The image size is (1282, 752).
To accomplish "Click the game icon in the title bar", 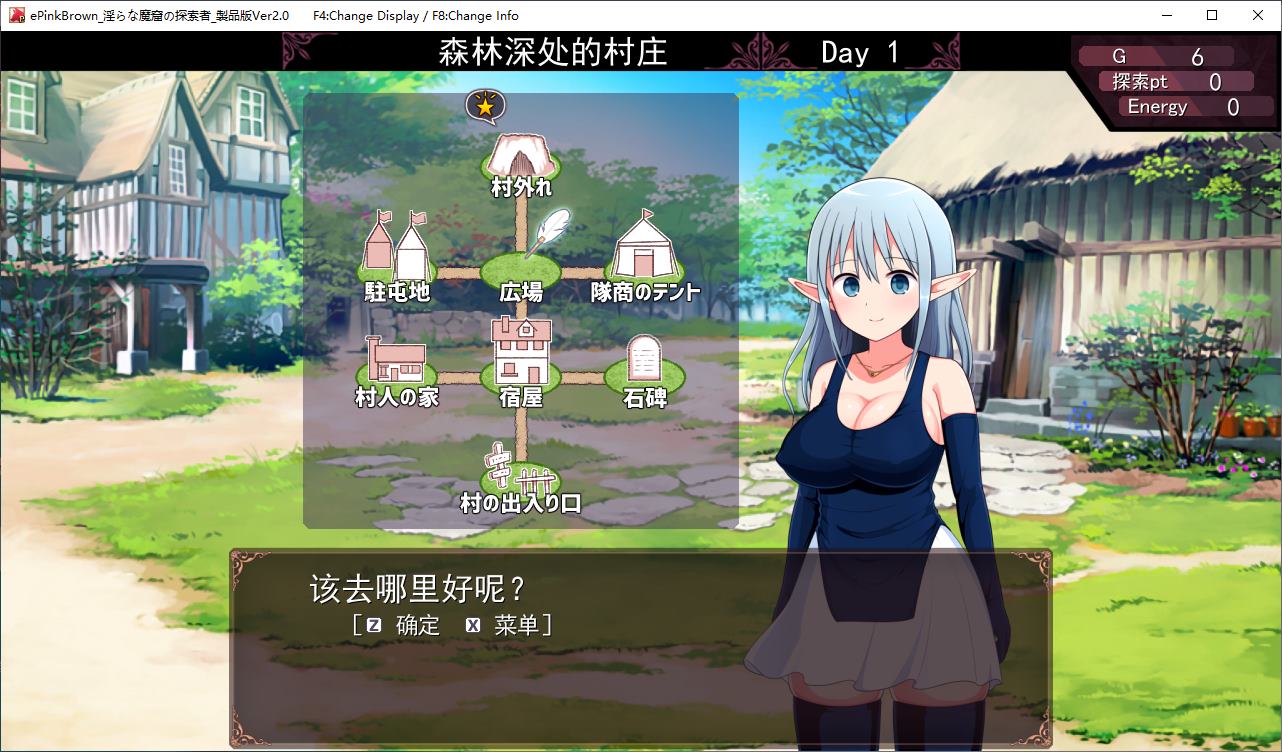I will coord(15,15).
